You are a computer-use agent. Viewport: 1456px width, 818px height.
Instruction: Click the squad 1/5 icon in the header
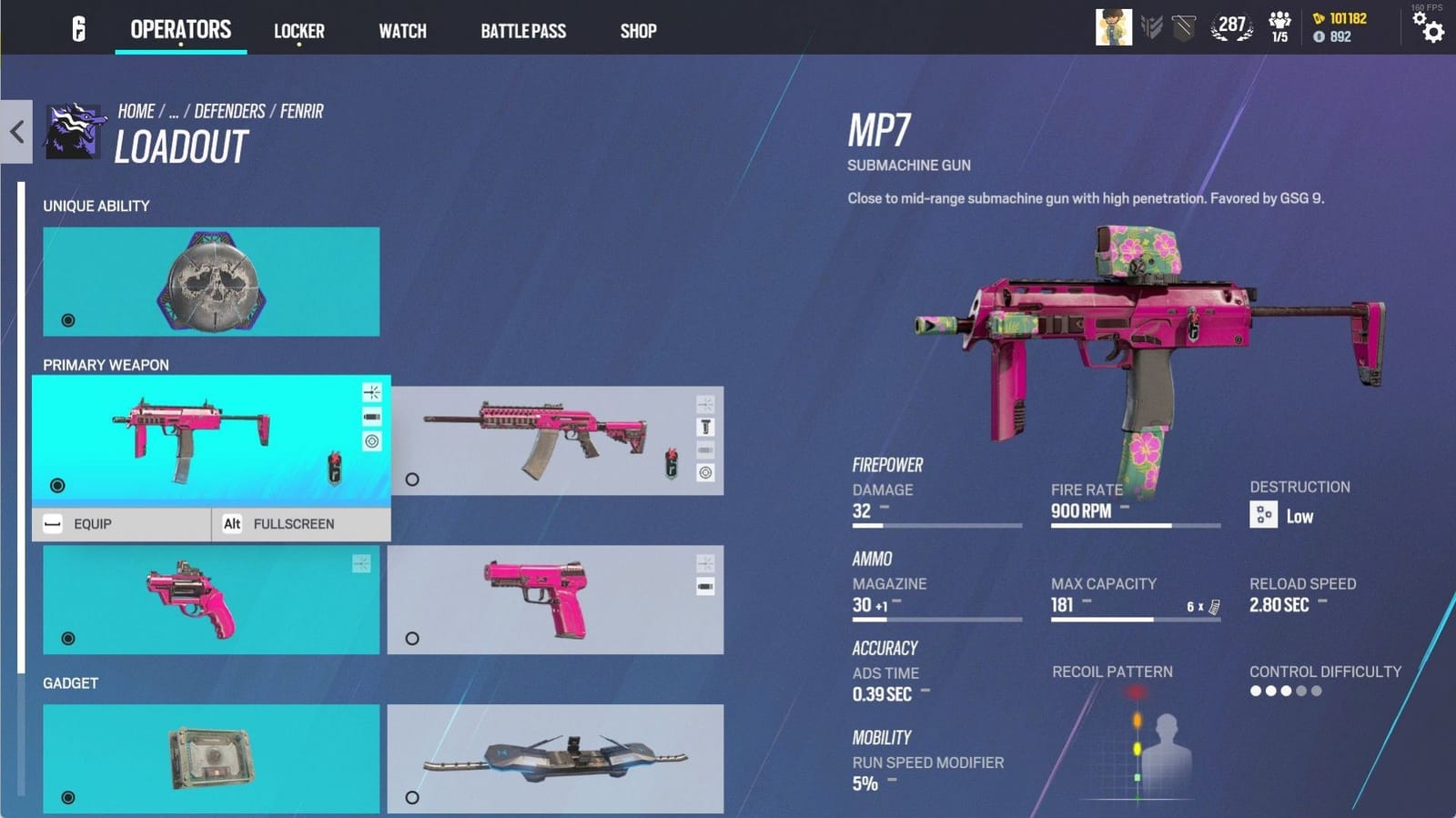(1279, 25)
